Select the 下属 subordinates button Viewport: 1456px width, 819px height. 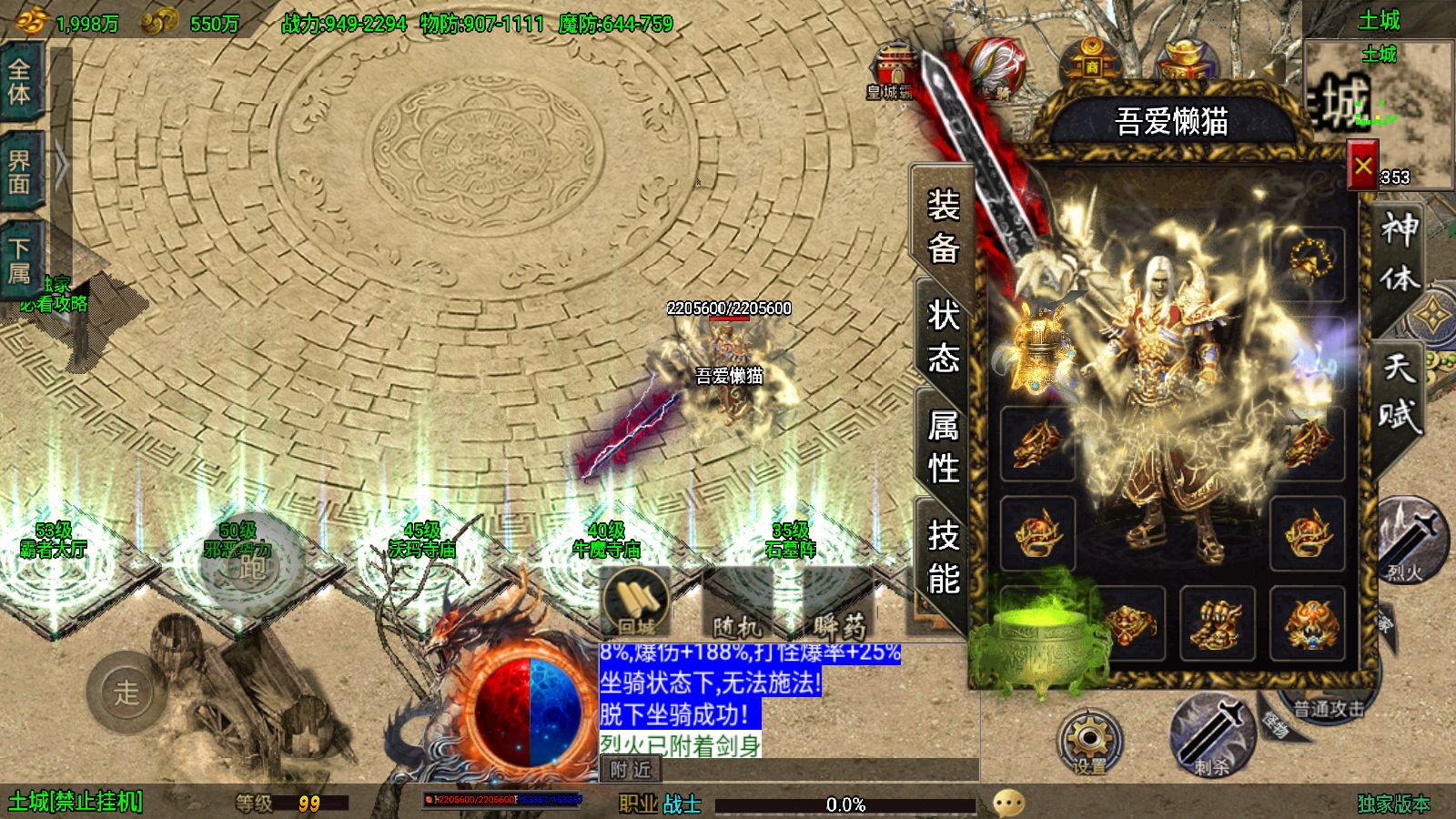(x=20, y=260)
